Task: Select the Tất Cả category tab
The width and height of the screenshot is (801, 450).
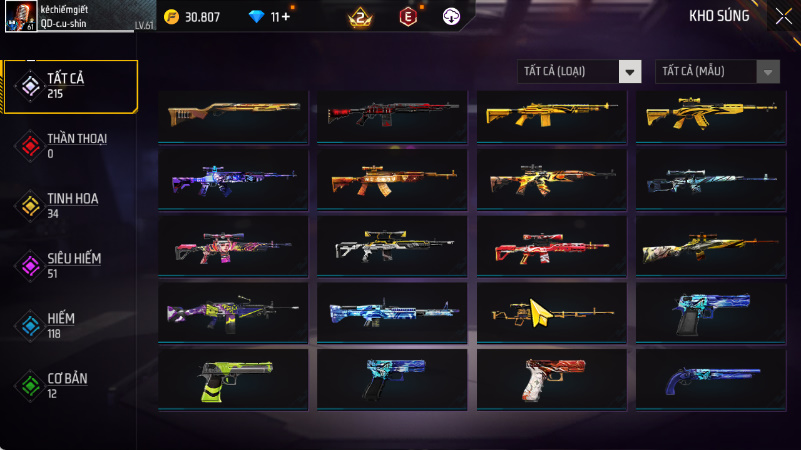Action: pyautogui.click(x=70, y=85)
